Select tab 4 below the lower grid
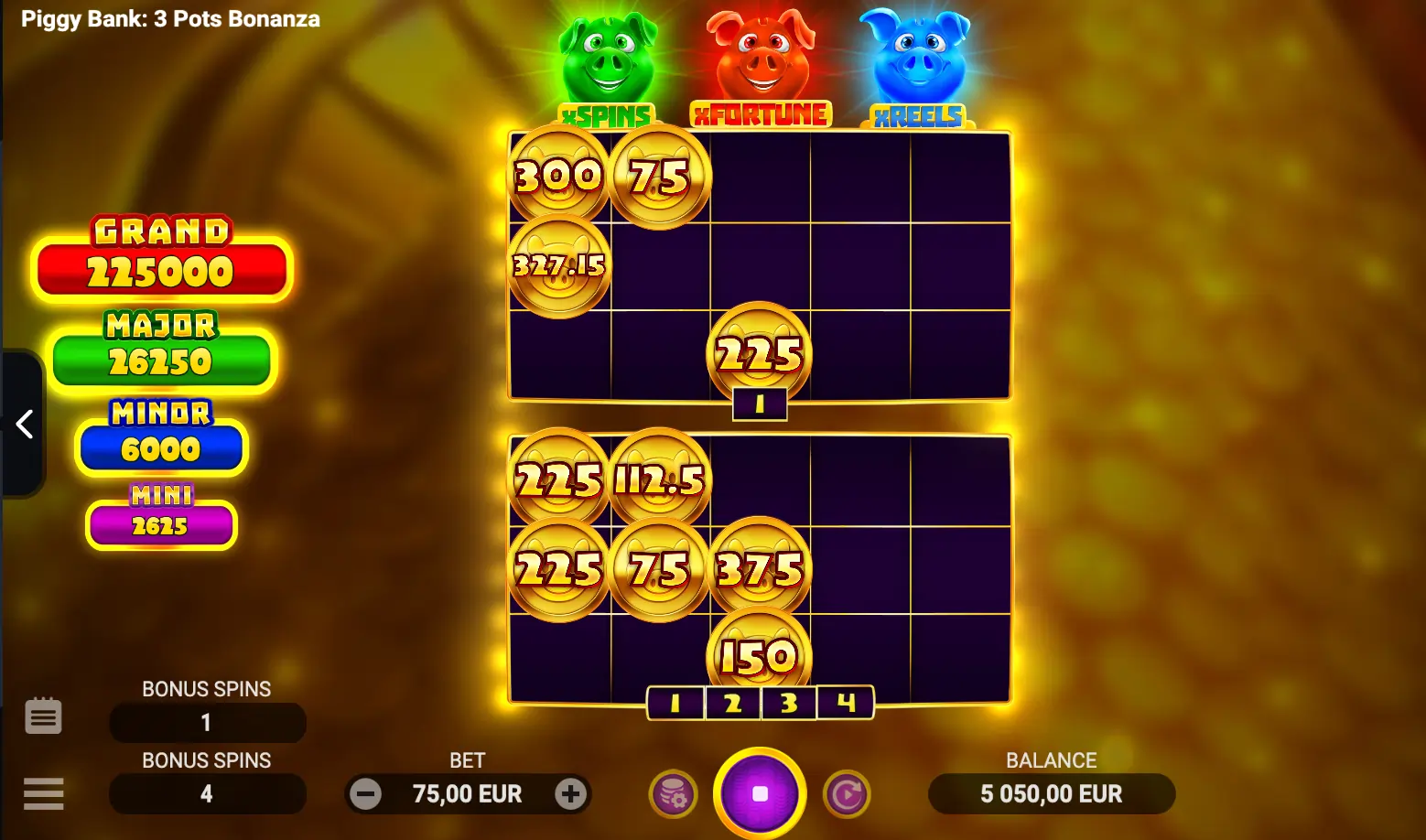This screenshot has width=1426, height=840. coord(844,704)
